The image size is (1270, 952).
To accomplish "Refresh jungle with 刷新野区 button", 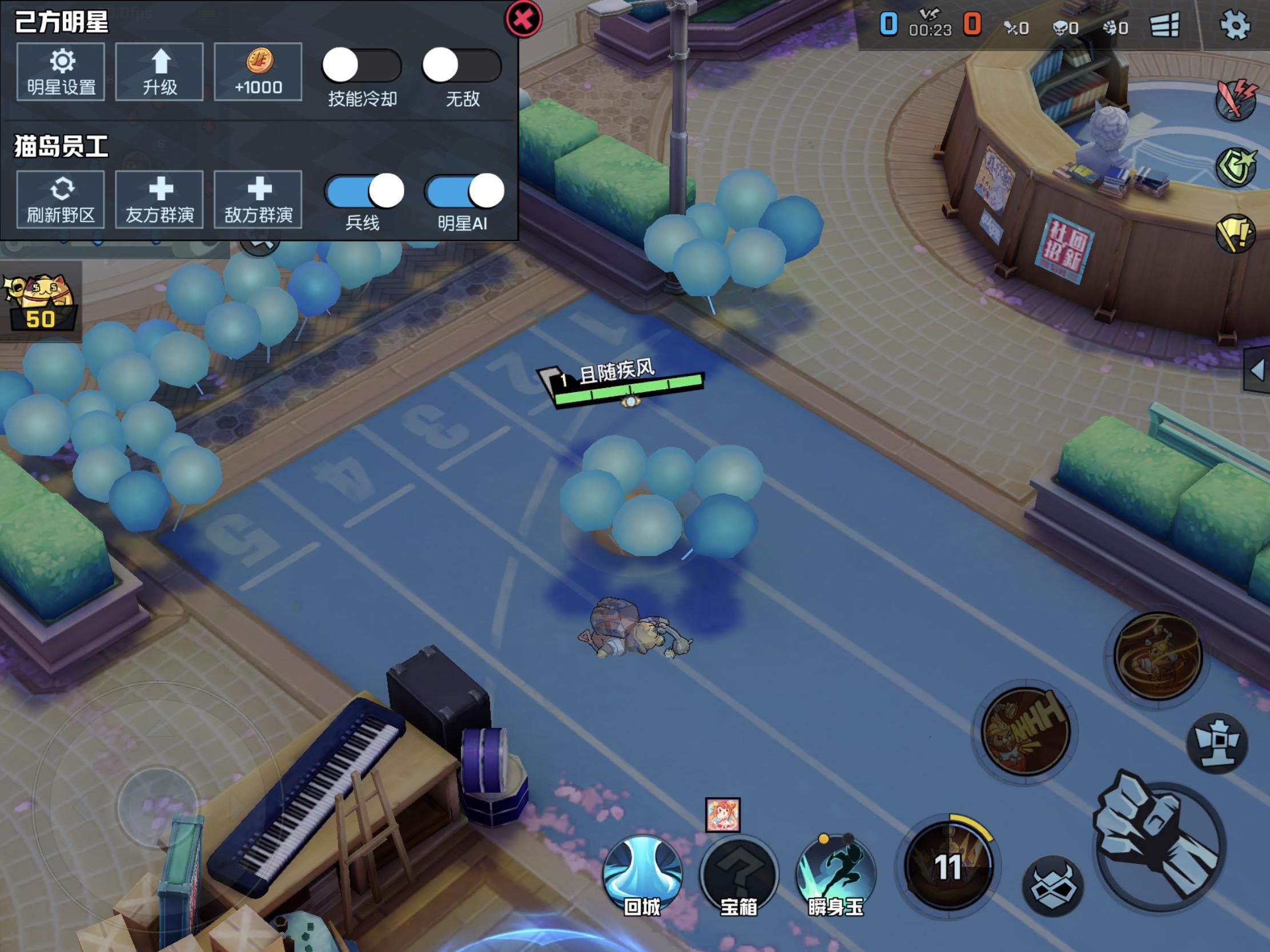I will [61, 200].
